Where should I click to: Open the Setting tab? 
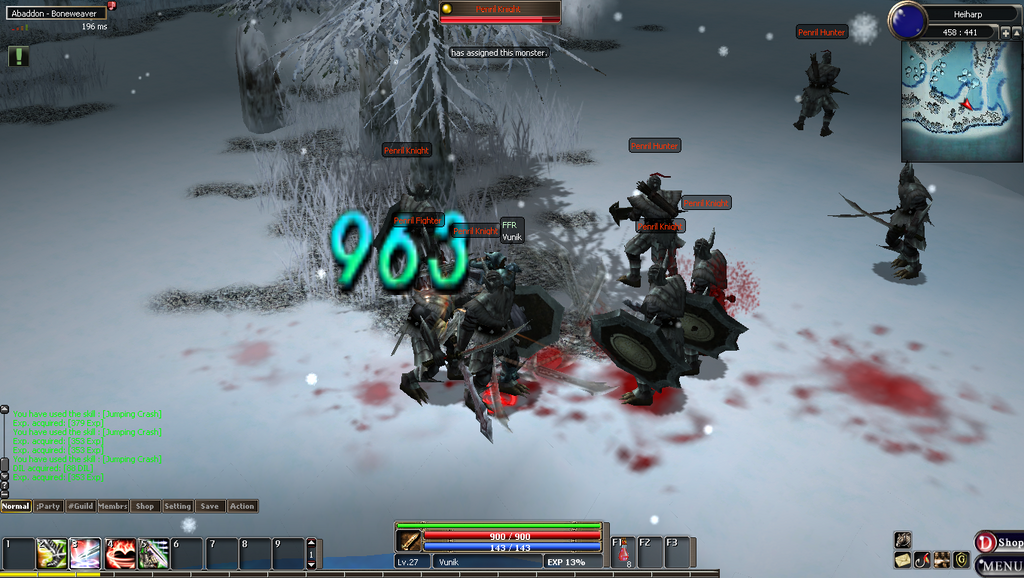click(x=177, y=506)
